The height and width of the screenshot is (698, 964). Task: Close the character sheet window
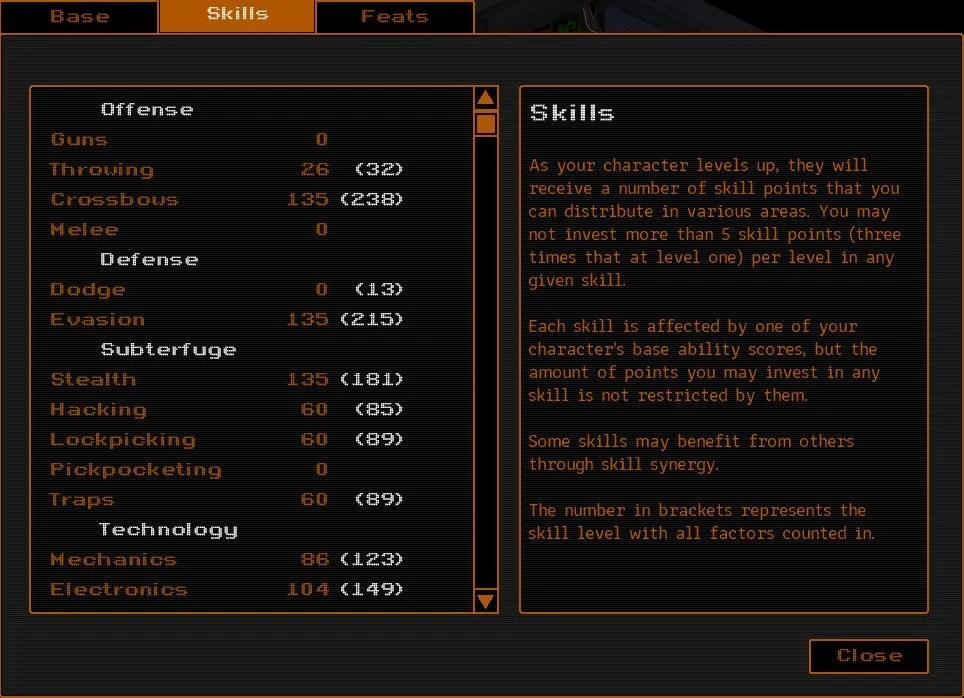pos(868,656)
